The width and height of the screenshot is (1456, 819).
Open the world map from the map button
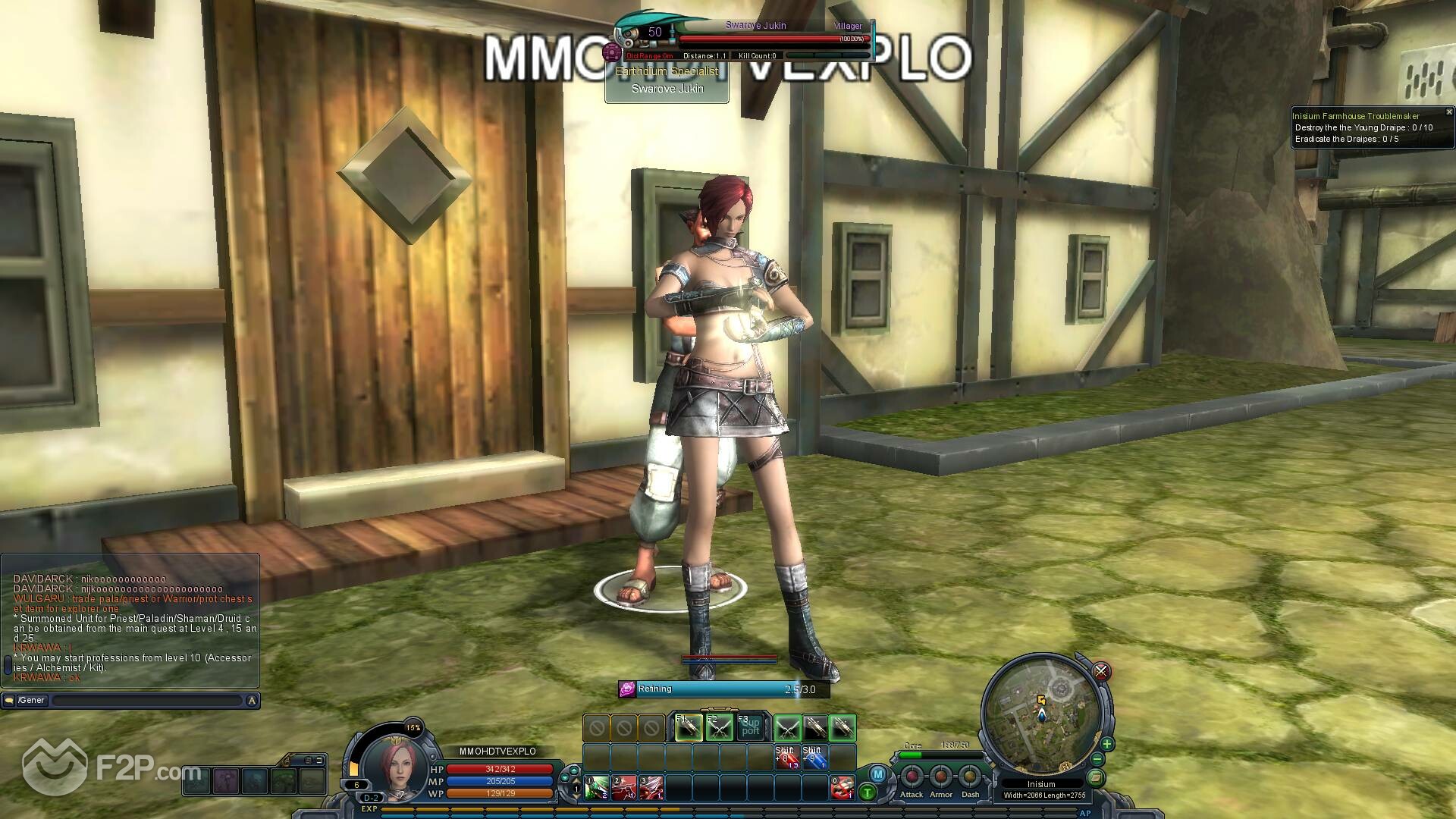1095,777
